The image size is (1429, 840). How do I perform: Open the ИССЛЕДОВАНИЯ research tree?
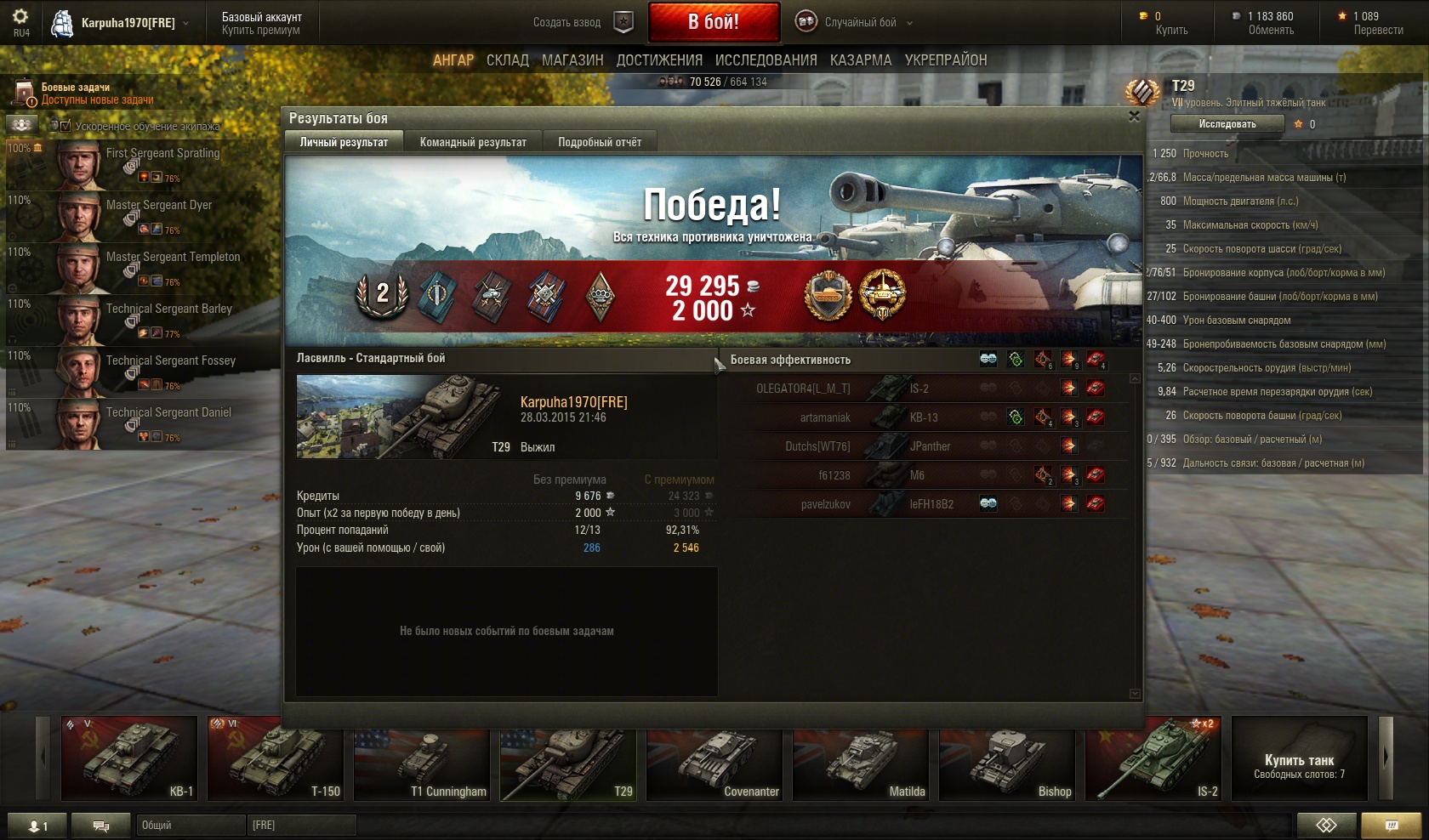coord(766,60)
